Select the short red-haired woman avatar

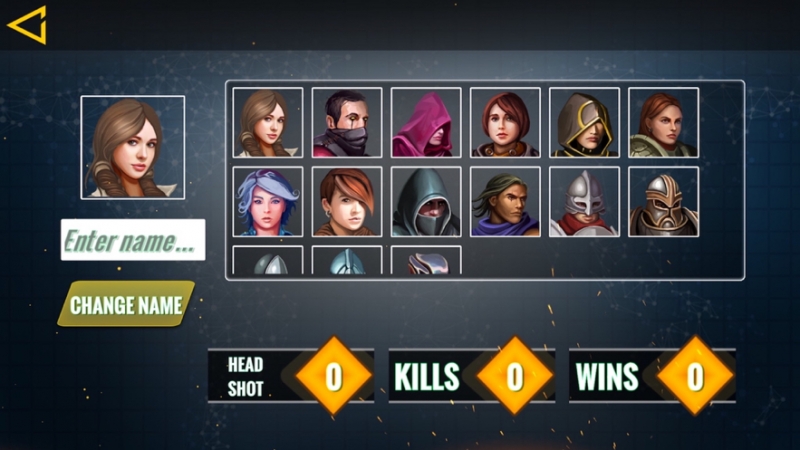(505, 122)
